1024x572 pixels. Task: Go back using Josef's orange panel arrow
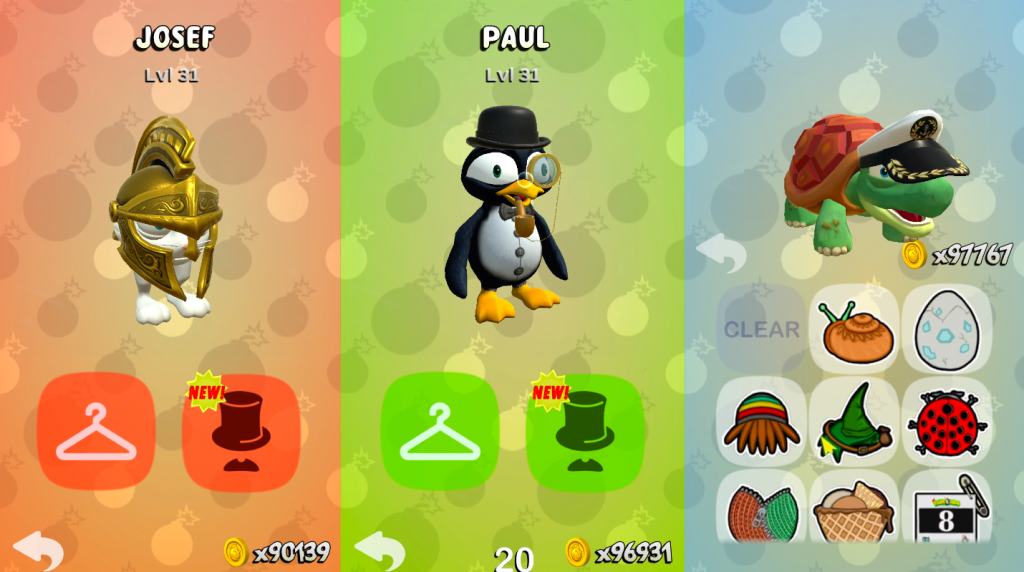pyautogui.click(x=38, y=550)
